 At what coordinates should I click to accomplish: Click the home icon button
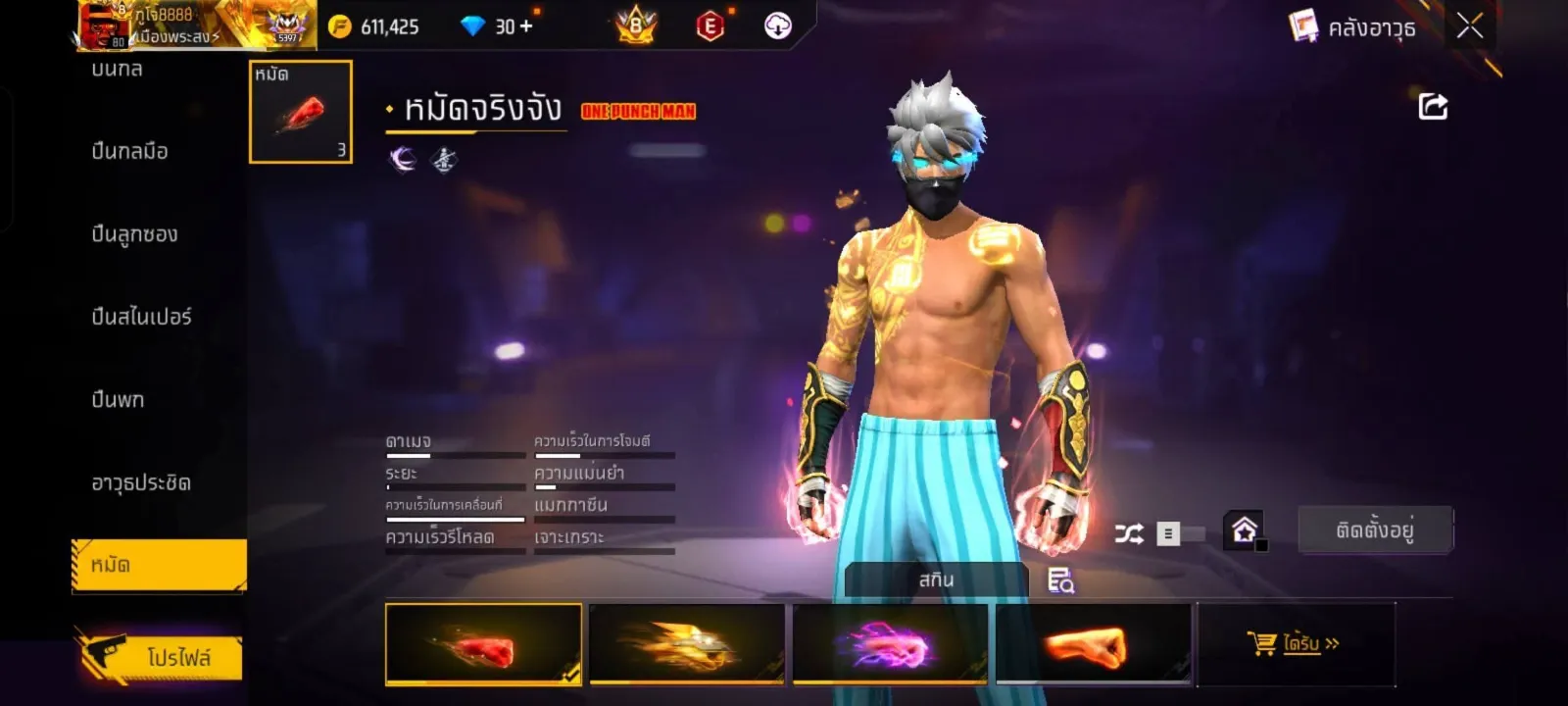tap(1244, 530)
